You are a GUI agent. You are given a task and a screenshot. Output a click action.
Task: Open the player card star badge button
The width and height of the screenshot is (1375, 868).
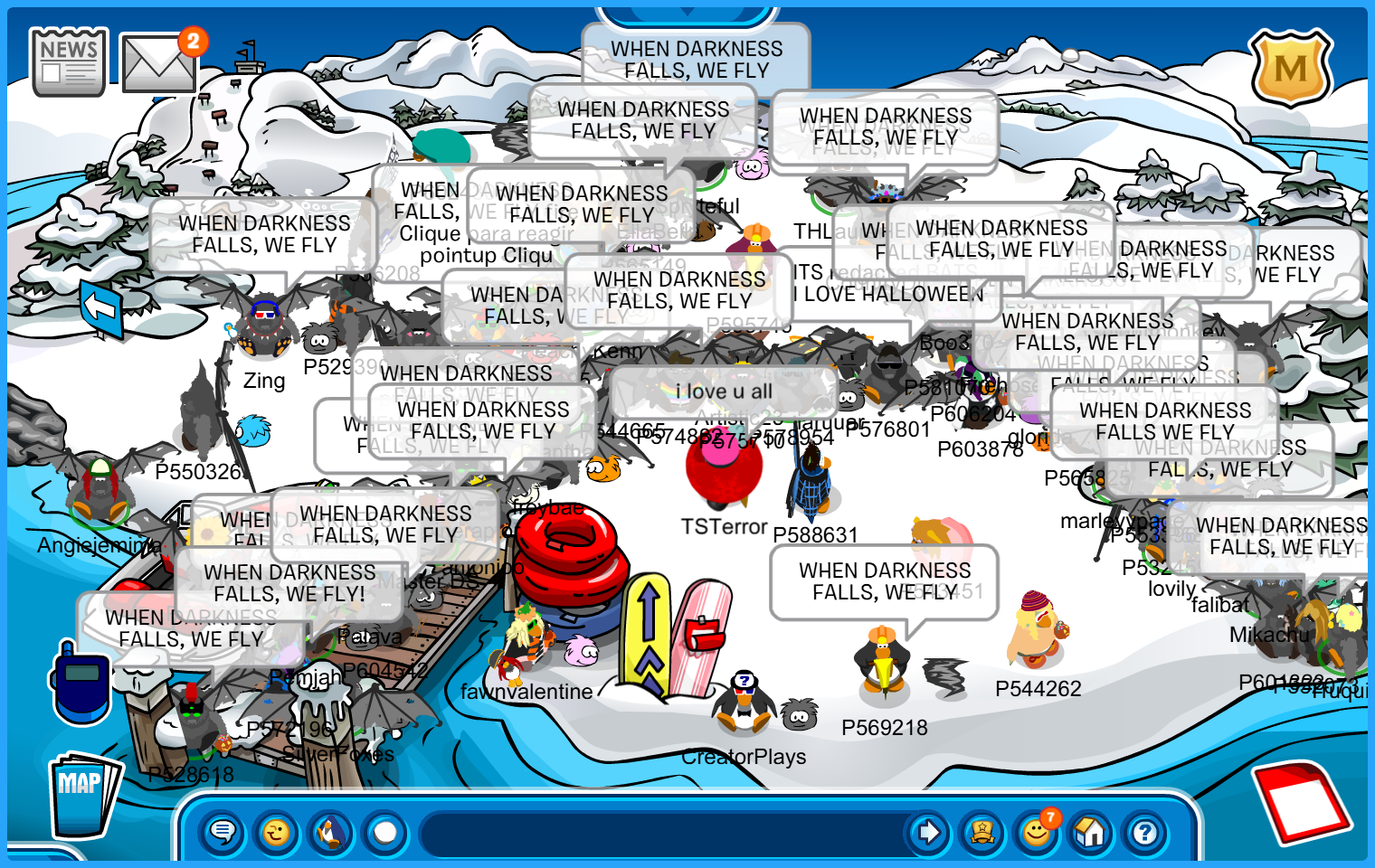click(x=982, y=832)
